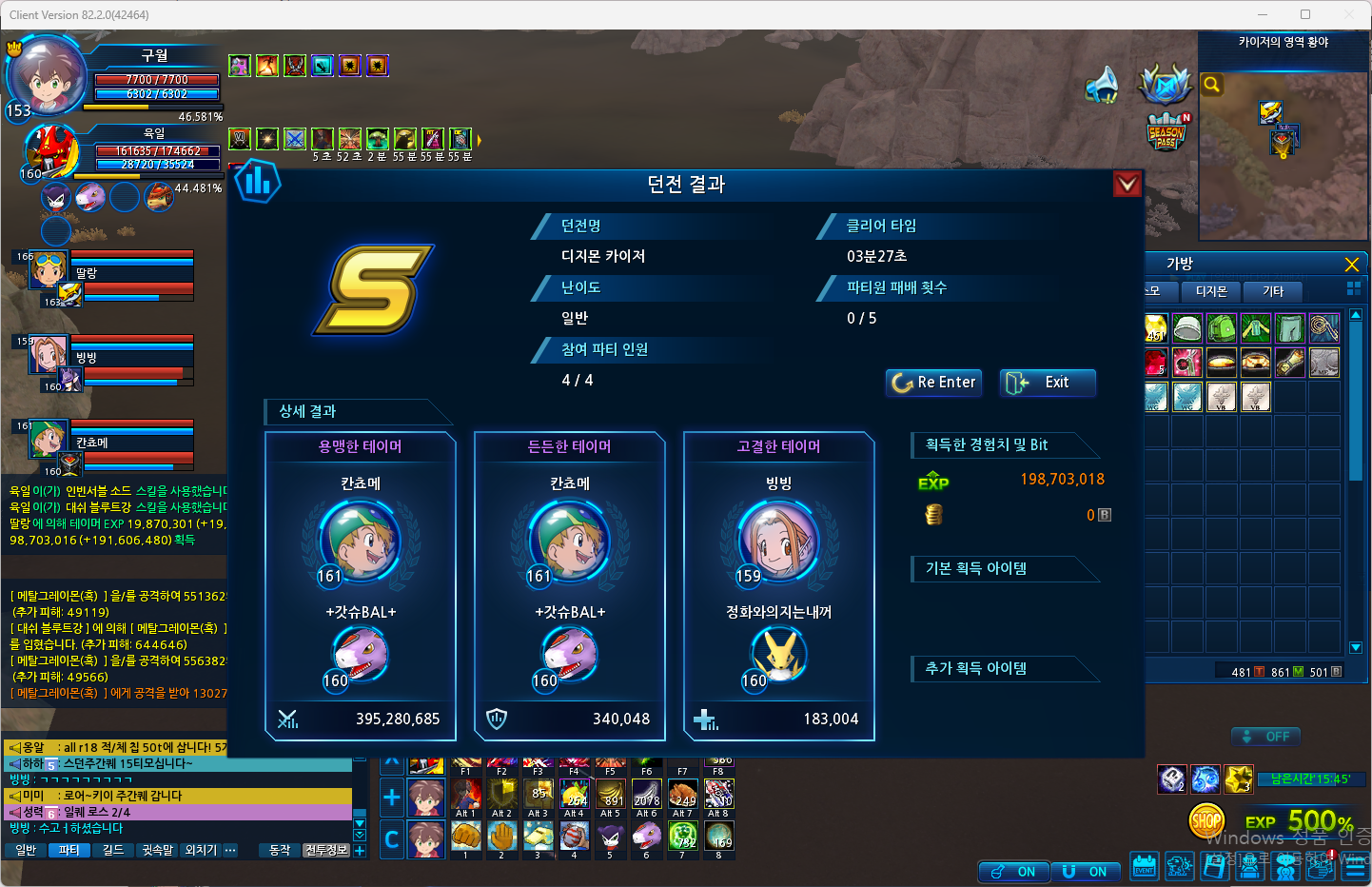The image size is (1372, 887).
Task: Click the Re Enter dungeon button
Action: [x=936, y=383]
